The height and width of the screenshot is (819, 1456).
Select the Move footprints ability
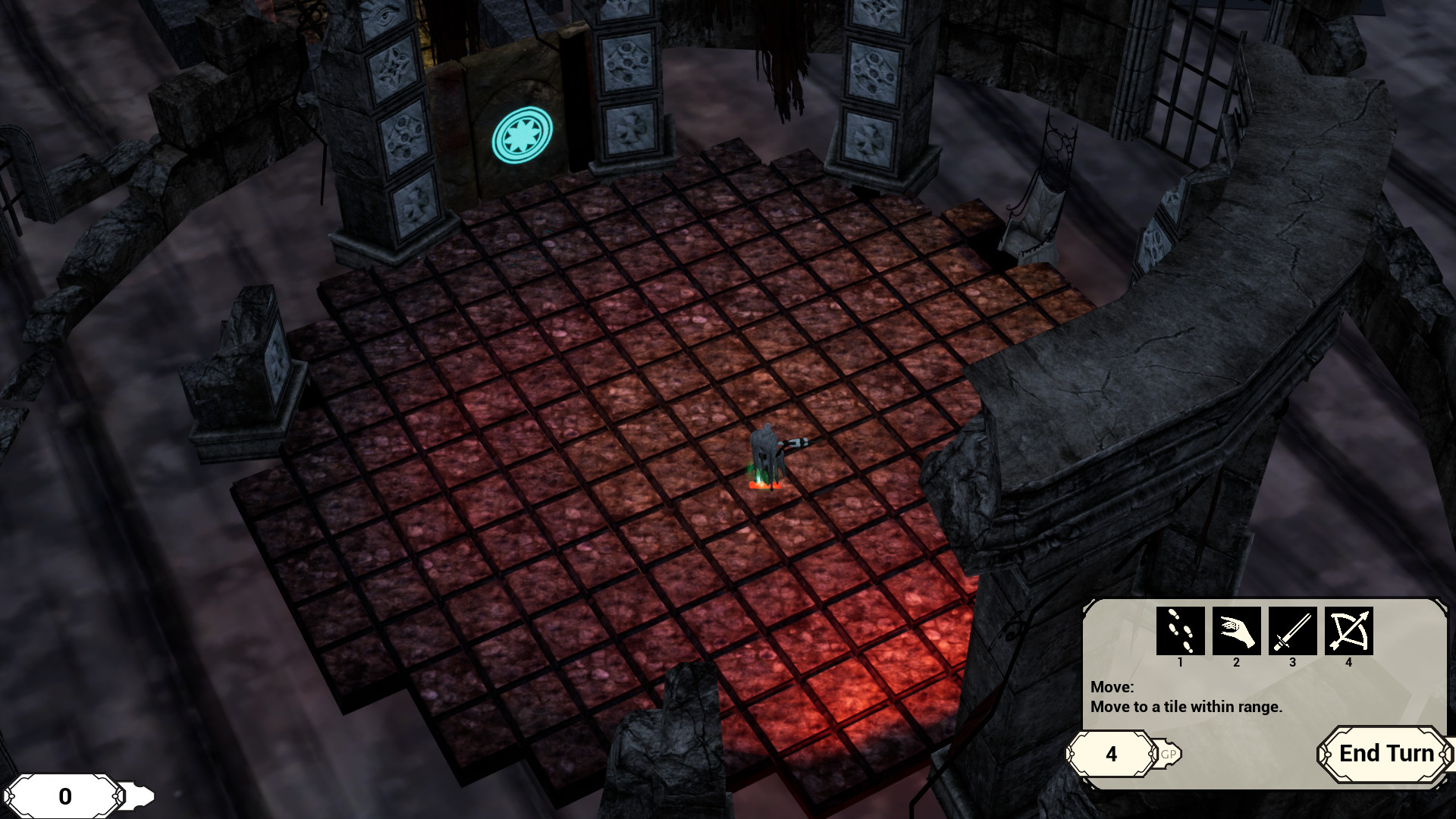coord(1180,631)
